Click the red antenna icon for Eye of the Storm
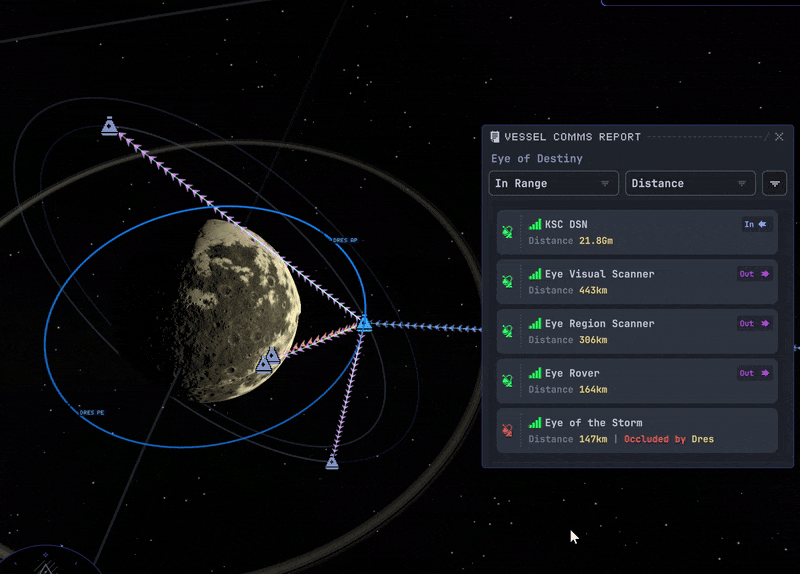Screen dimensions: 800x574 pyautogui.click(x=508, y=431)
